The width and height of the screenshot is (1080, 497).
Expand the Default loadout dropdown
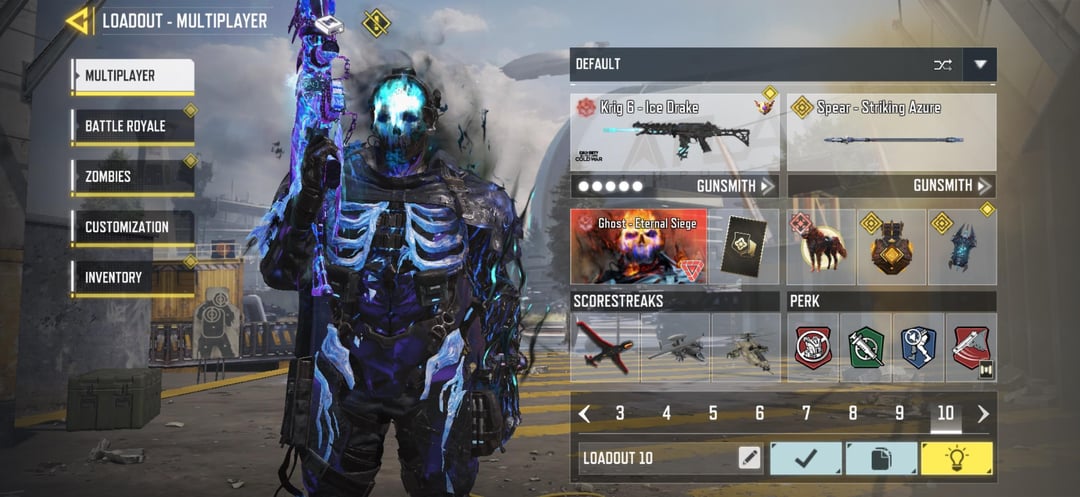[980, 65]
